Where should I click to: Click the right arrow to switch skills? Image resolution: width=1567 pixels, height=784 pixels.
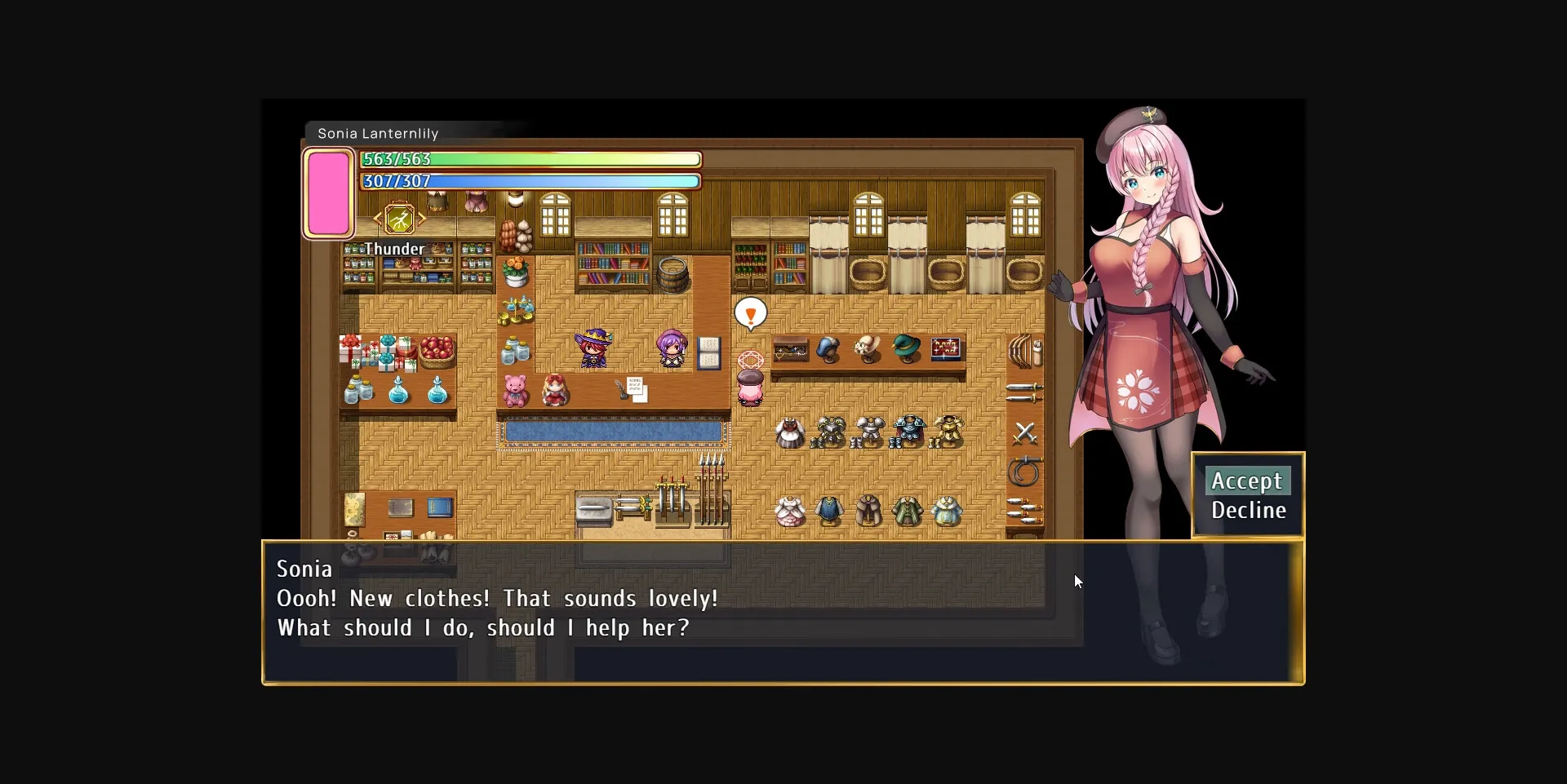pyautogui.click(x=422, y=218)
